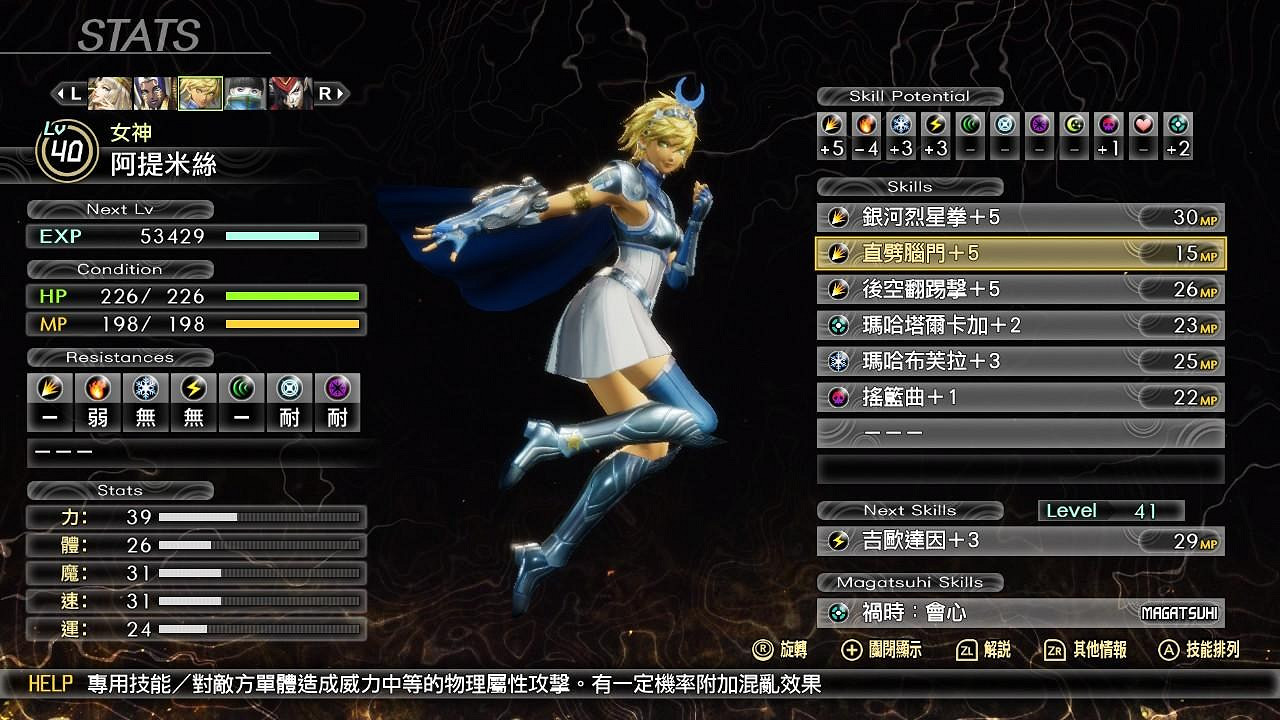
Task: Toggle enclosed display with the ＋ 圍閉顯示 control
Action: (x=876, y=649)
